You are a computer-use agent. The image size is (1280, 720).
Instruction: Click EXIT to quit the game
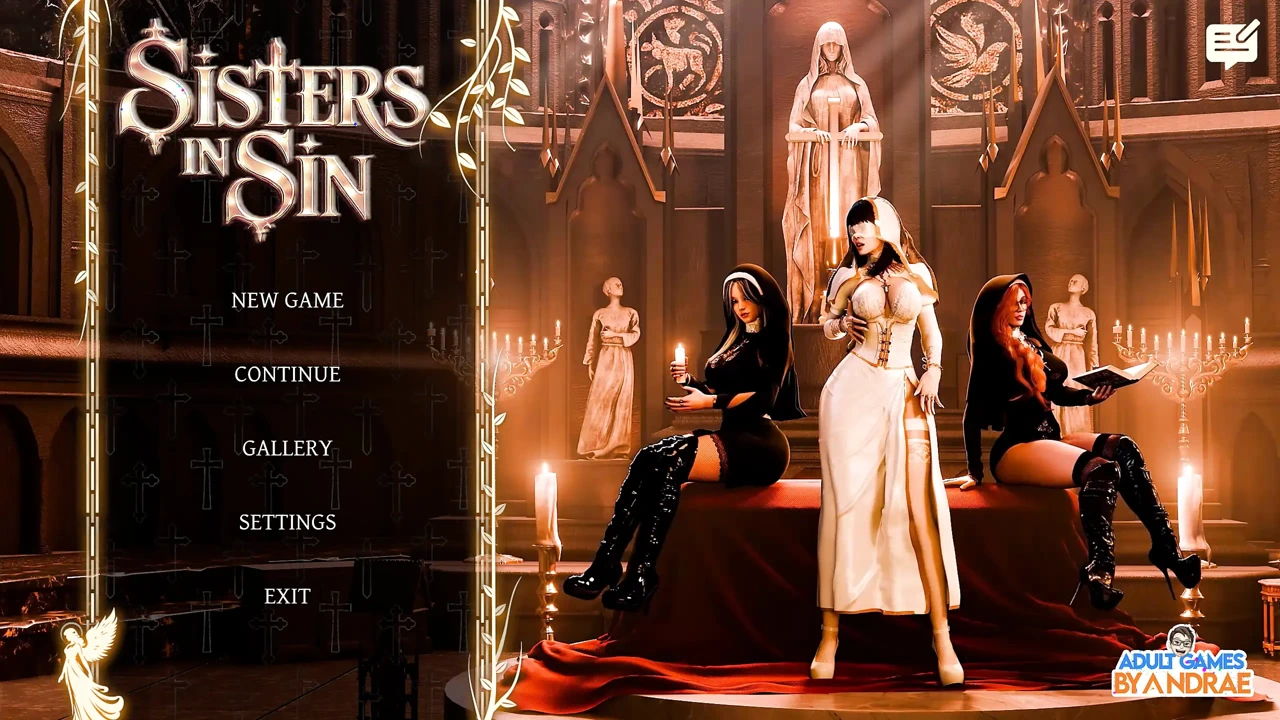tap(287, 596)
